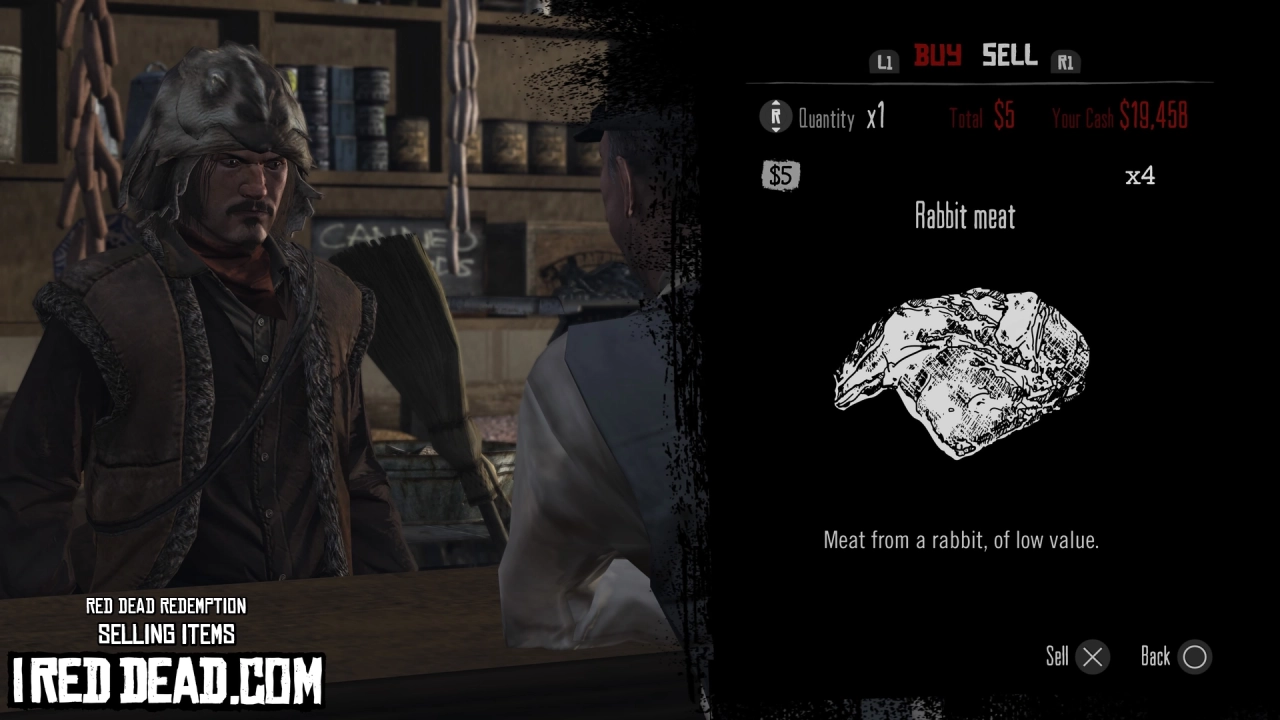The height and width of the screenshot is (720, 1280).
Task: Click the O Back button icon
Action: (x=1194, y=657)
